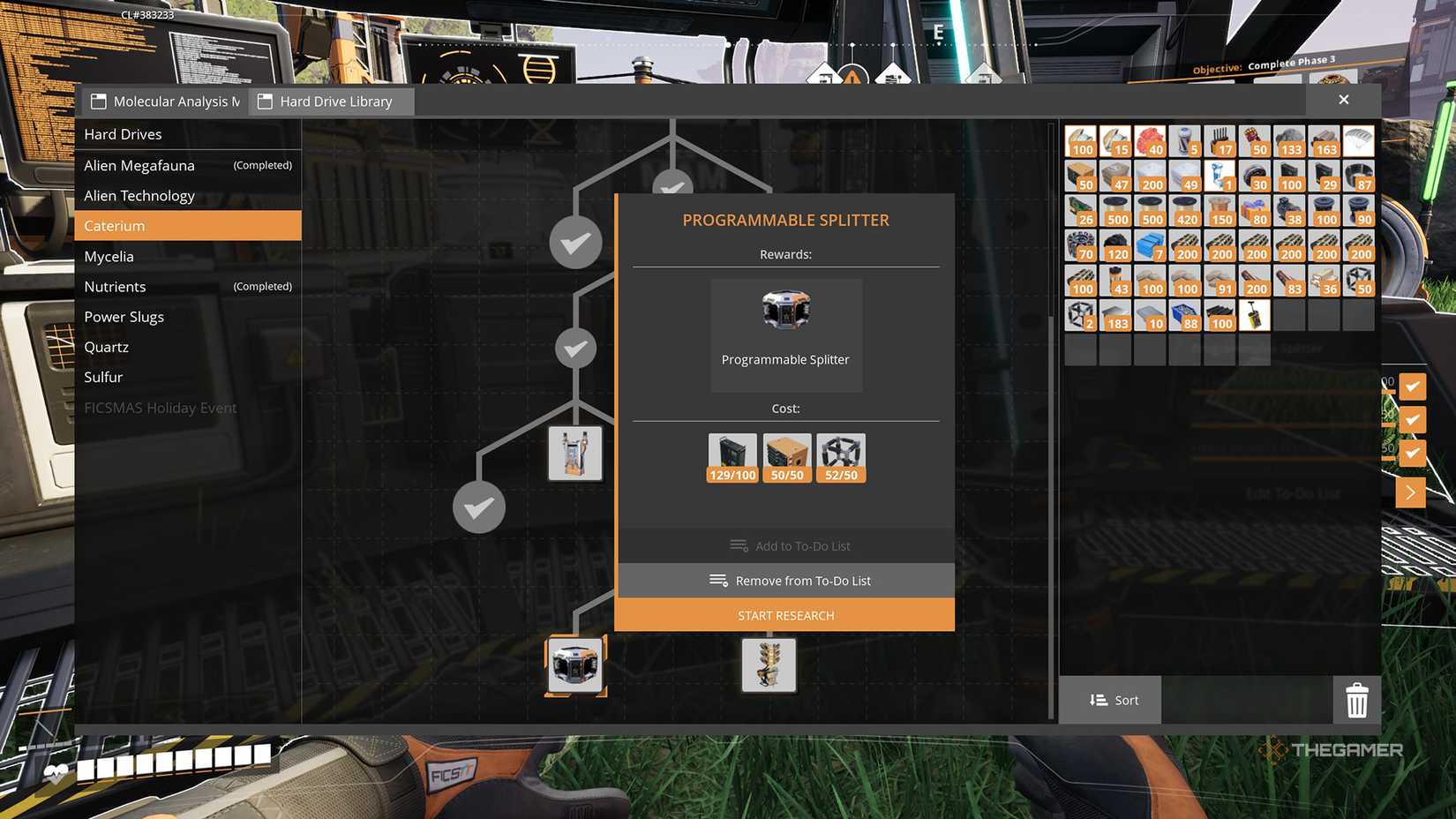Click Remove from To-Do List
The width and height of the screenshot is (1456, 819).
[x=786, y=580]
